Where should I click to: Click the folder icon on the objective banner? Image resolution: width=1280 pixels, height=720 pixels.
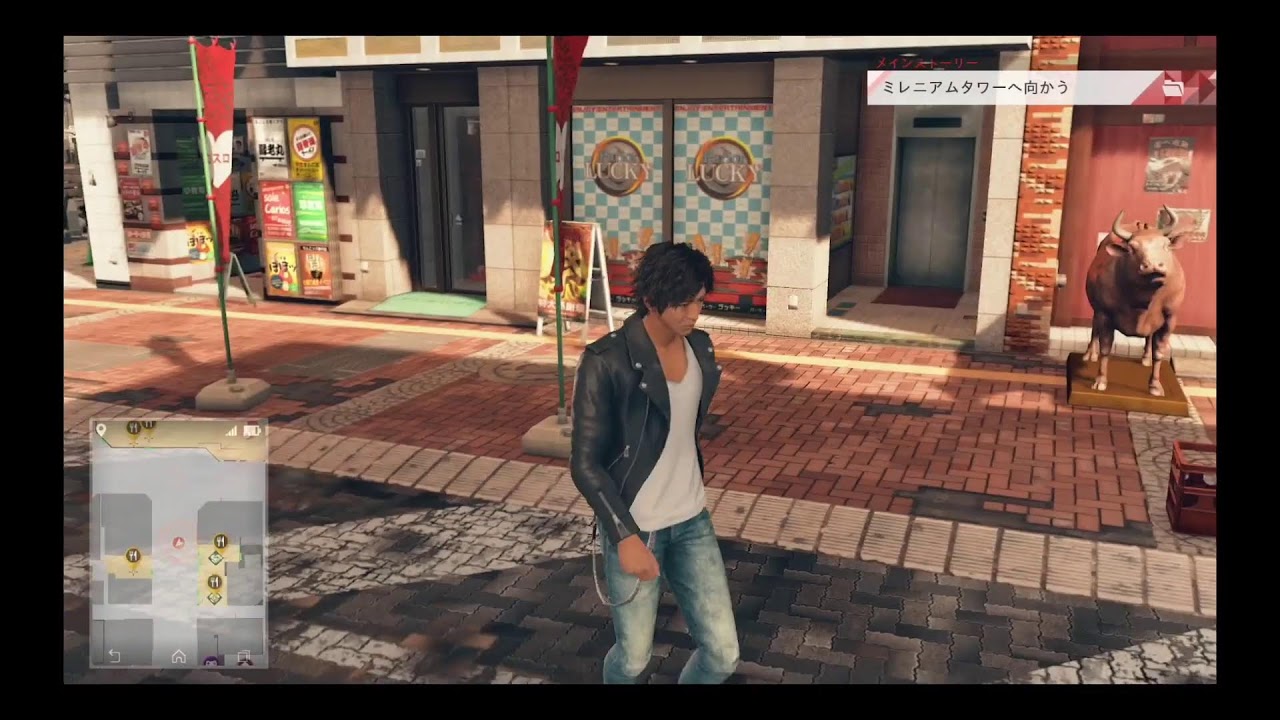pos(1173,88)
